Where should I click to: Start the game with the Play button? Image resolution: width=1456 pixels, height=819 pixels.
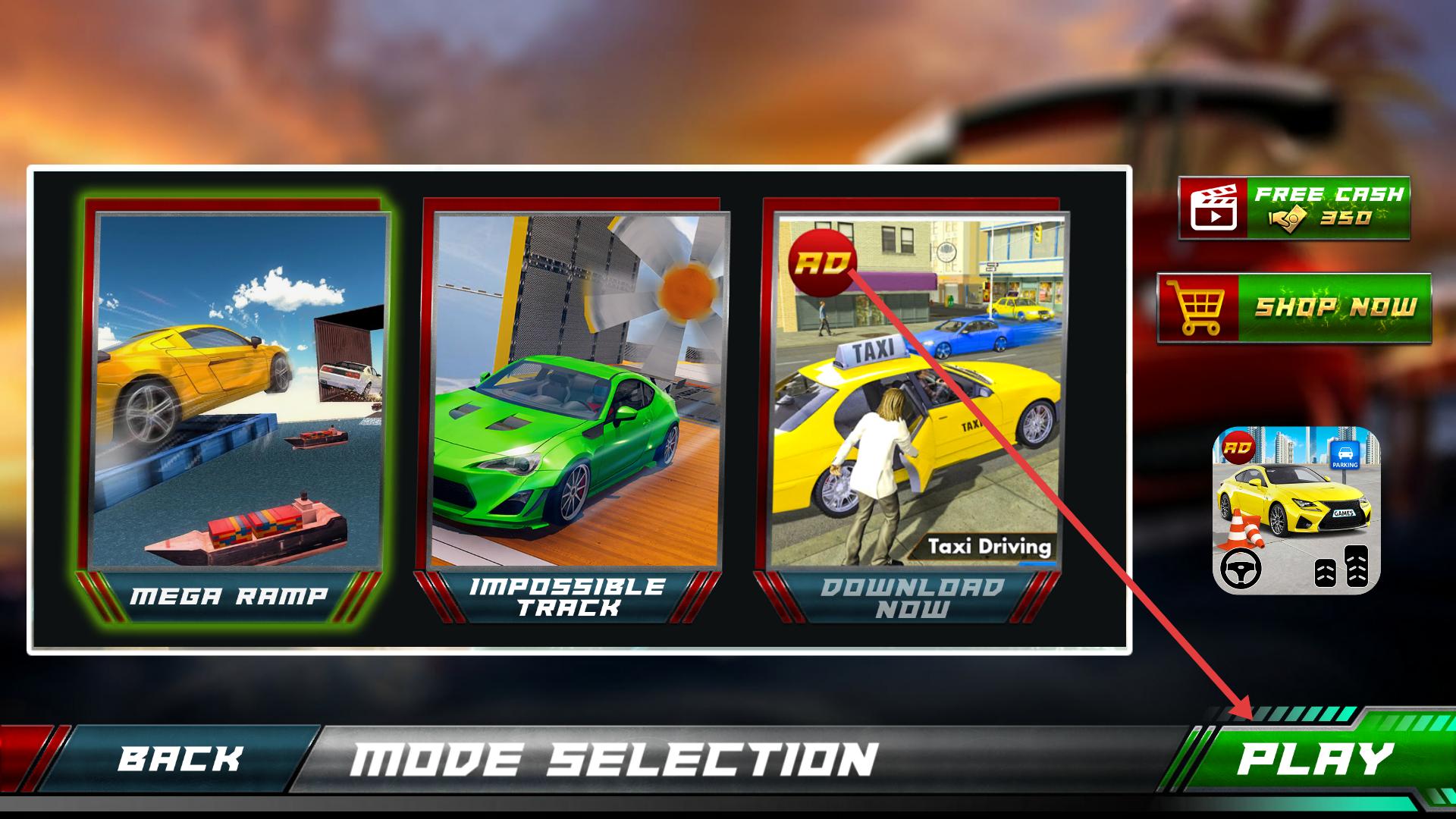[1316, 759]
